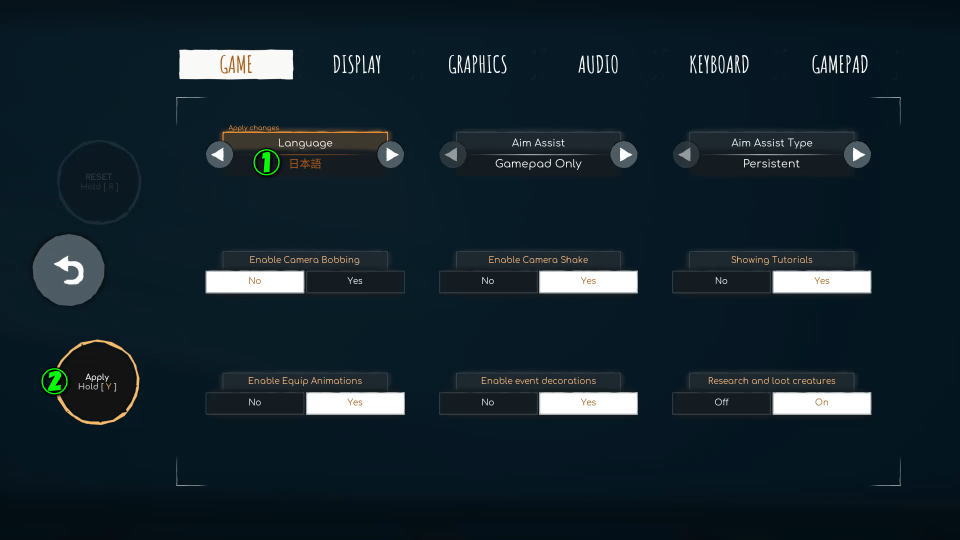Click the back arrow button
The image size is (960, 540).
[69, 270]
